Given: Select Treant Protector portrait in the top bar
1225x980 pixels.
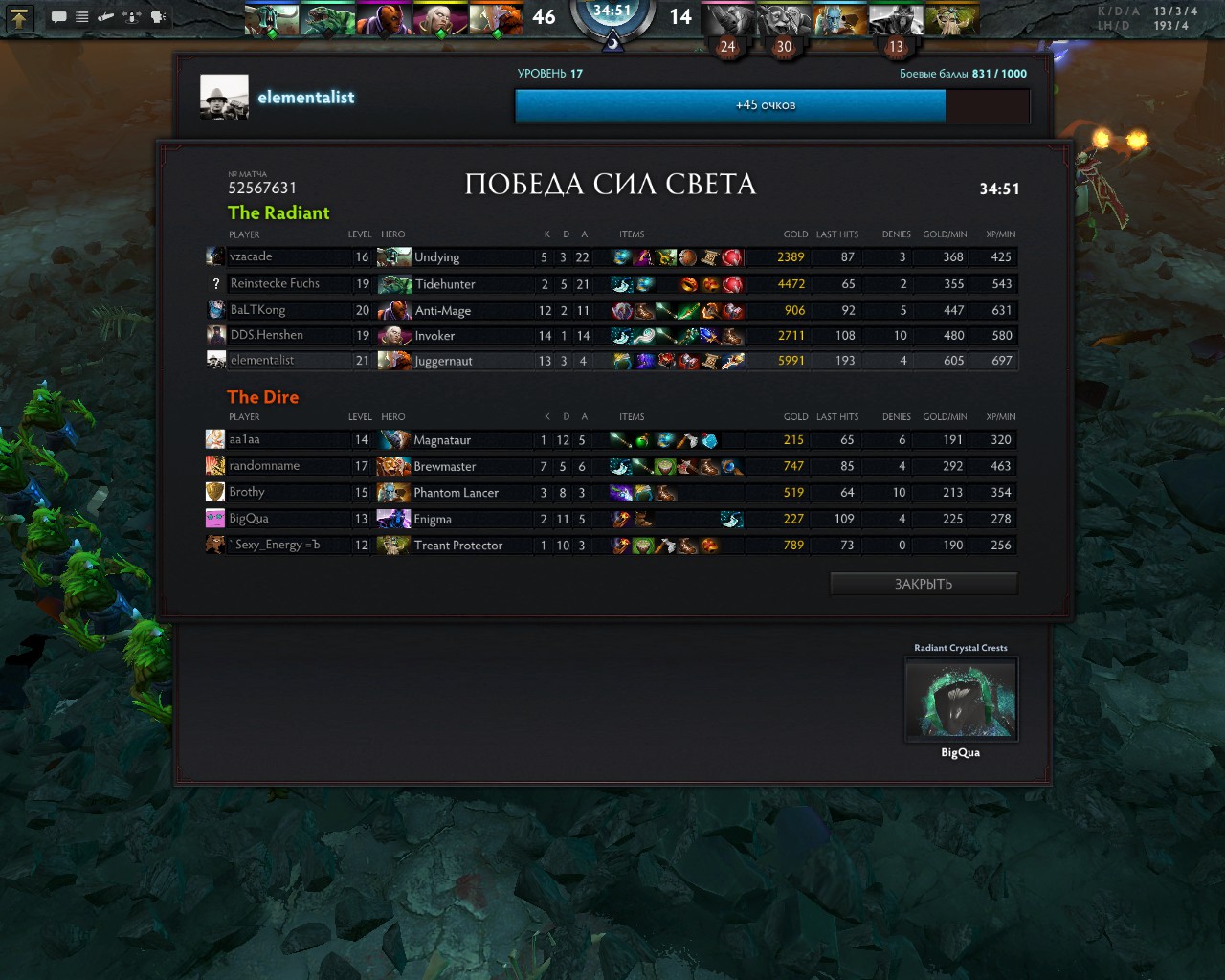Looking at the screenshot, I should coord(952,18).
